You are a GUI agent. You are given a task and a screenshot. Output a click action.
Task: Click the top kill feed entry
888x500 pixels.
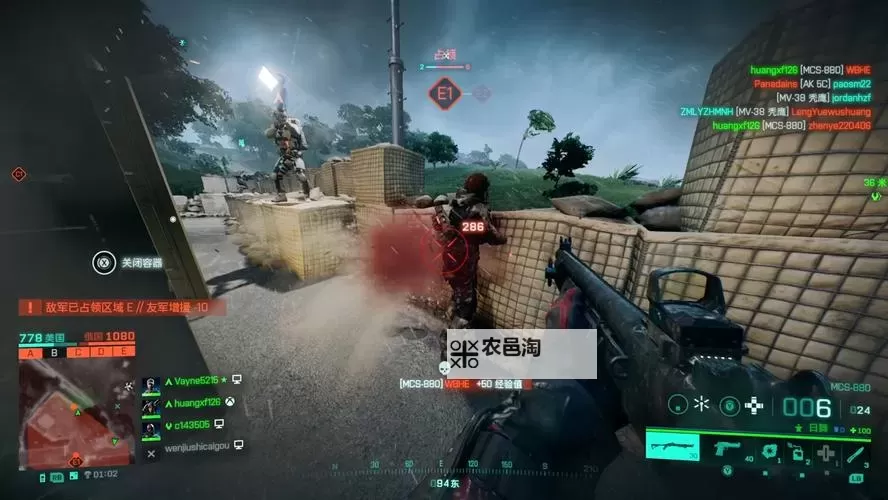[x=810, y=70]
